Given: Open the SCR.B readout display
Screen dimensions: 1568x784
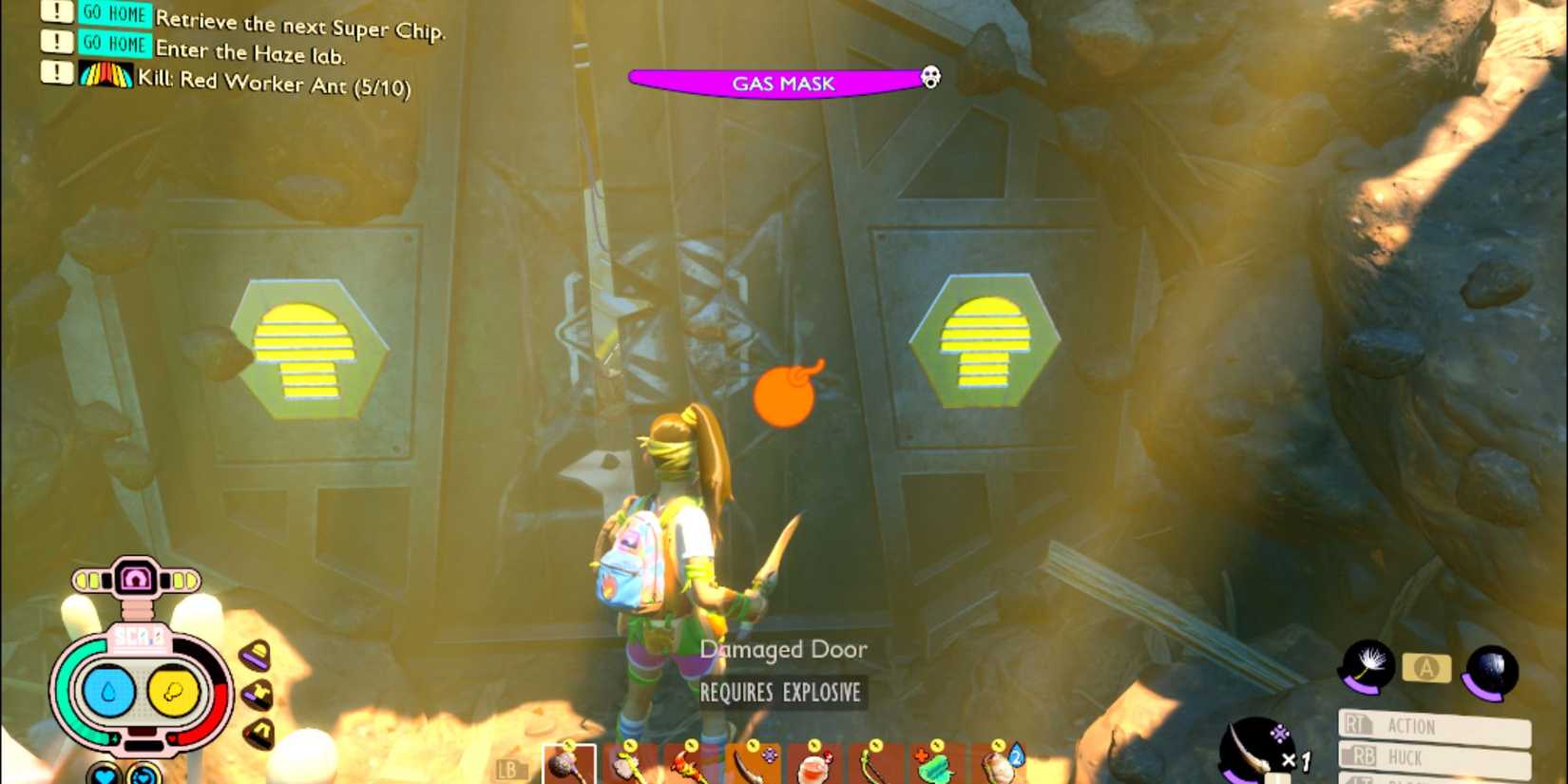Looking at the screenshot, I should point(140,637).
